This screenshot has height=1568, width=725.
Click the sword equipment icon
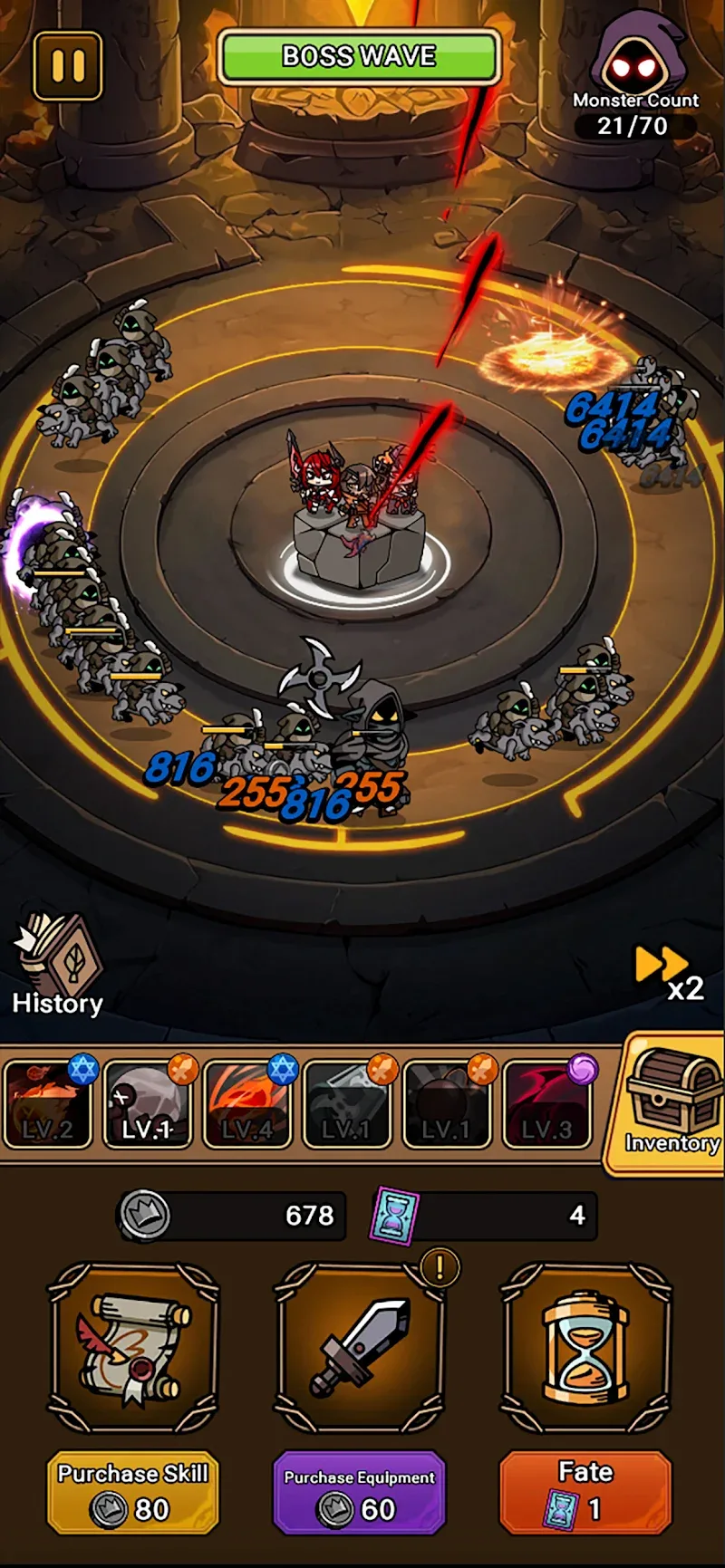(x=360, y=1347)
